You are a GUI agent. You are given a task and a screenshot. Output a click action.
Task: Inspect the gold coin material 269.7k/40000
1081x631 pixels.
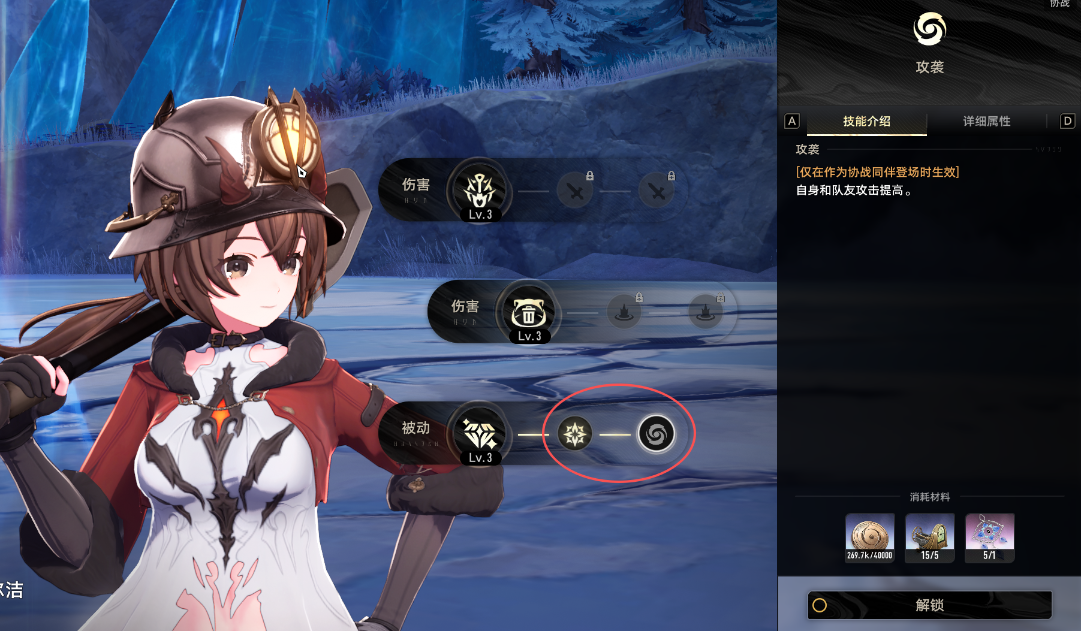point(869,537)
